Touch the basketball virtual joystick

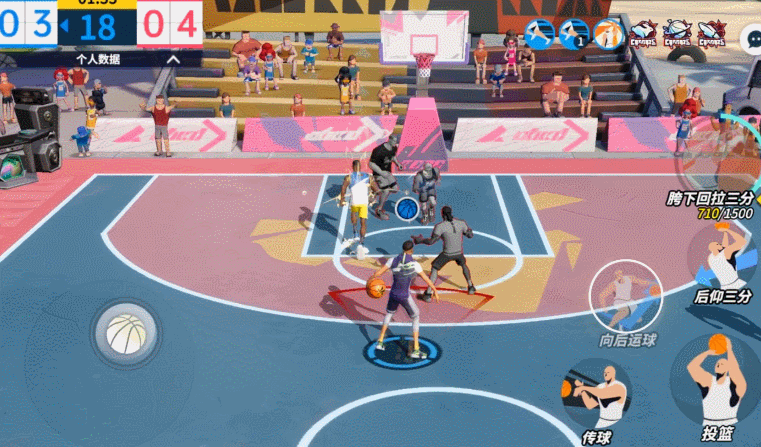126,333
